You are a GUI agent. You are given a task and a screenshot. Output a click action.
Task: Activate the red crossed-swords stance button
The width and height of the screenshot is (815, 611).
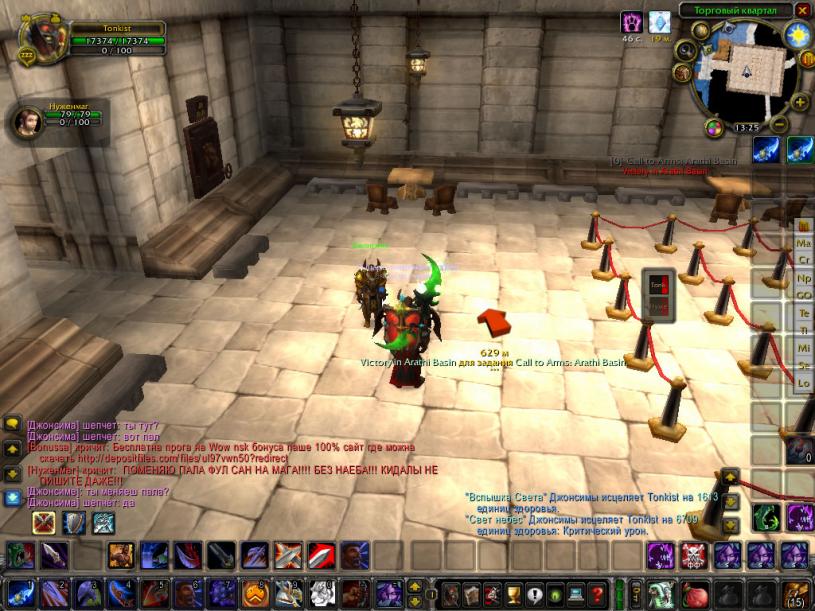point(44,522)
